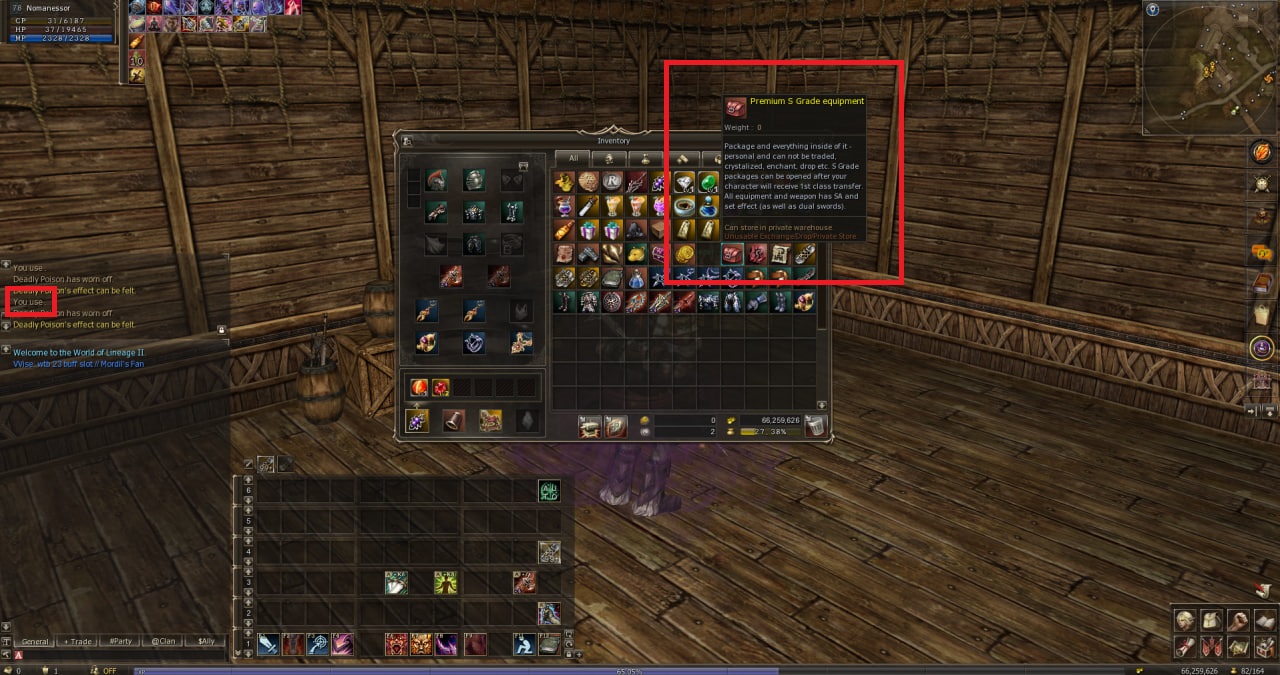
Task: Open the flaming orb side menu icon
Action: click(x=1262, y=152)
